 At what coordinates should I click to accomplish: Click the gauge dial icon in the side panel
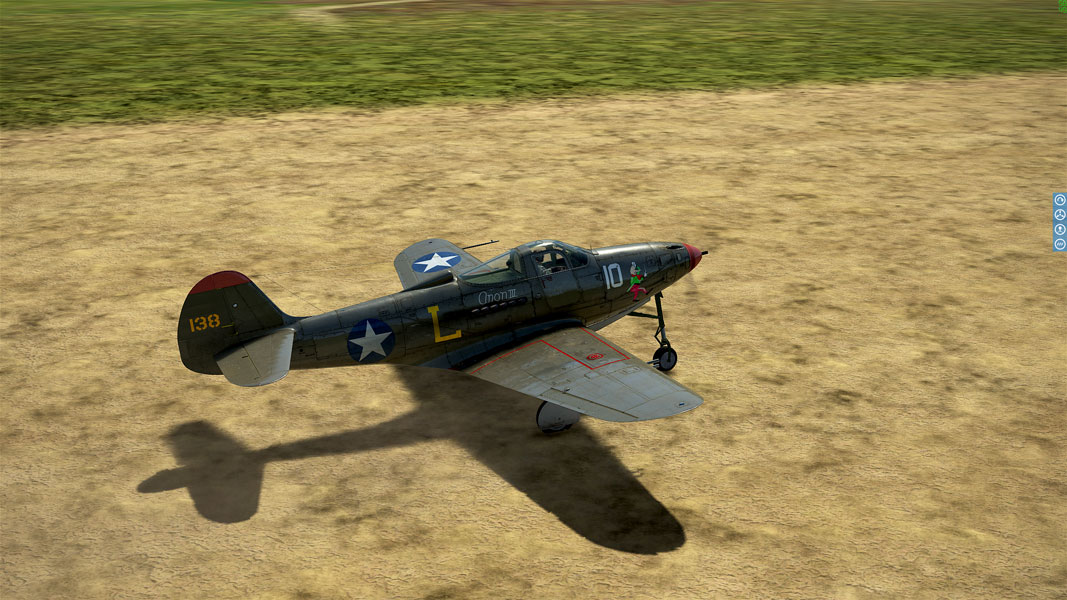(x=1060, y=200)
